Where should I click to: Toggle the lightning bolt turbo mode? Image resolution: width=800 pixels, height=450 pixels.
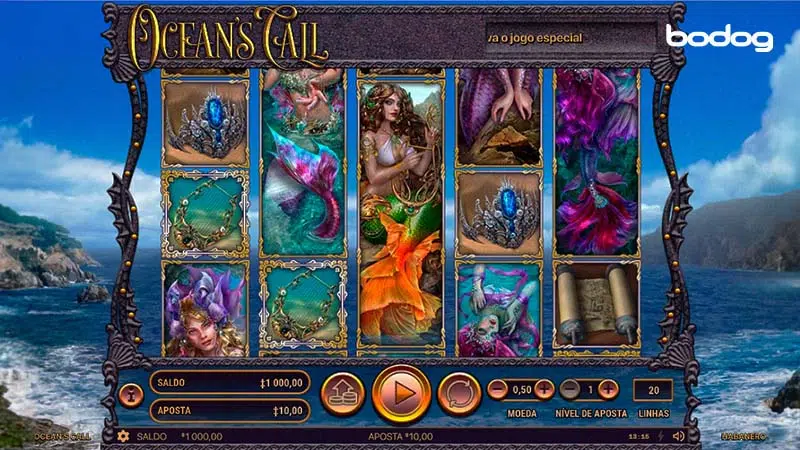coord(661,436)
